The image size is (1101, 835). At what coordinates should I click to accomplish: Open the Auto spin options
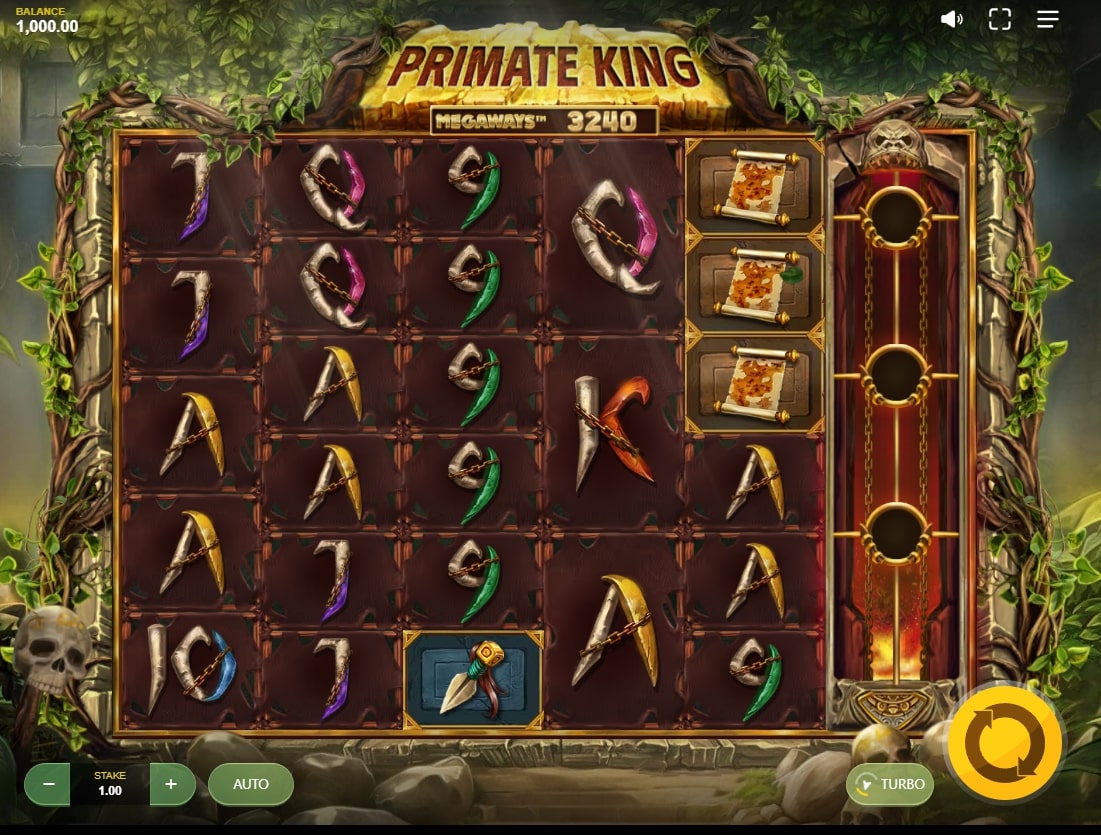pyautogui.click(x=251, y=784)
